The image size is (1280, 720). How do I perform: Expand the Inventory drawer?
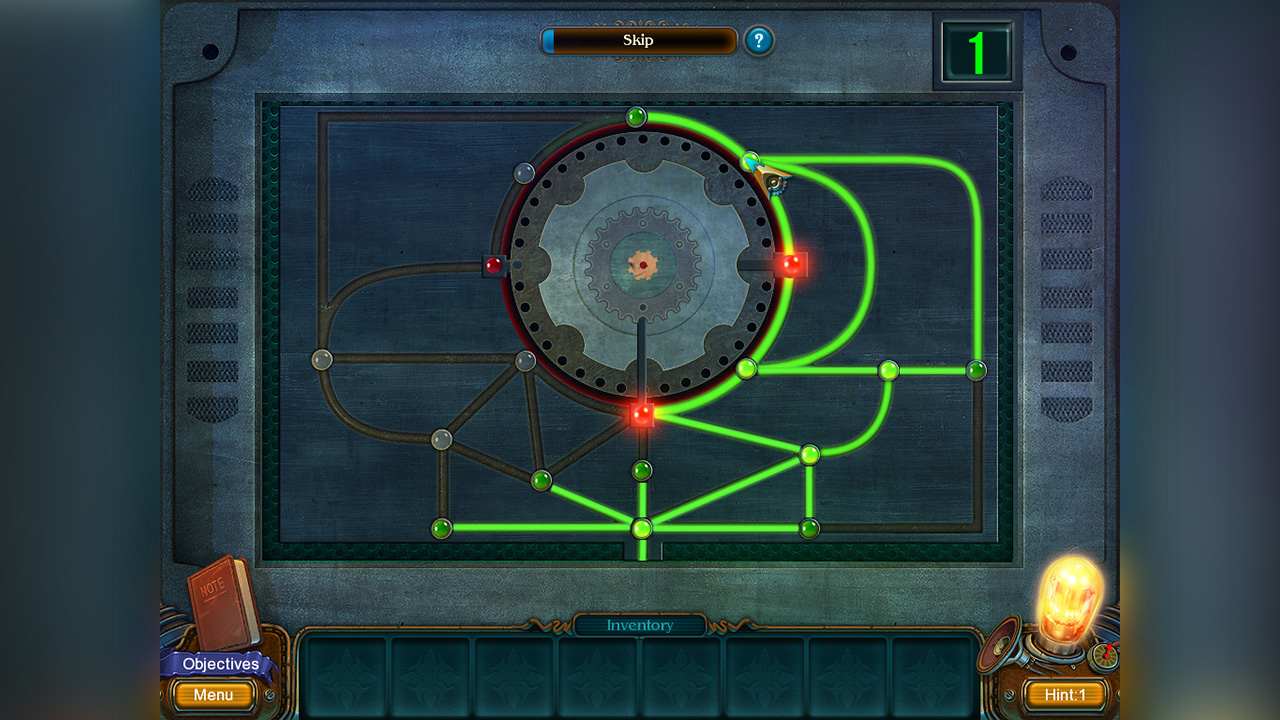point(639,626)
